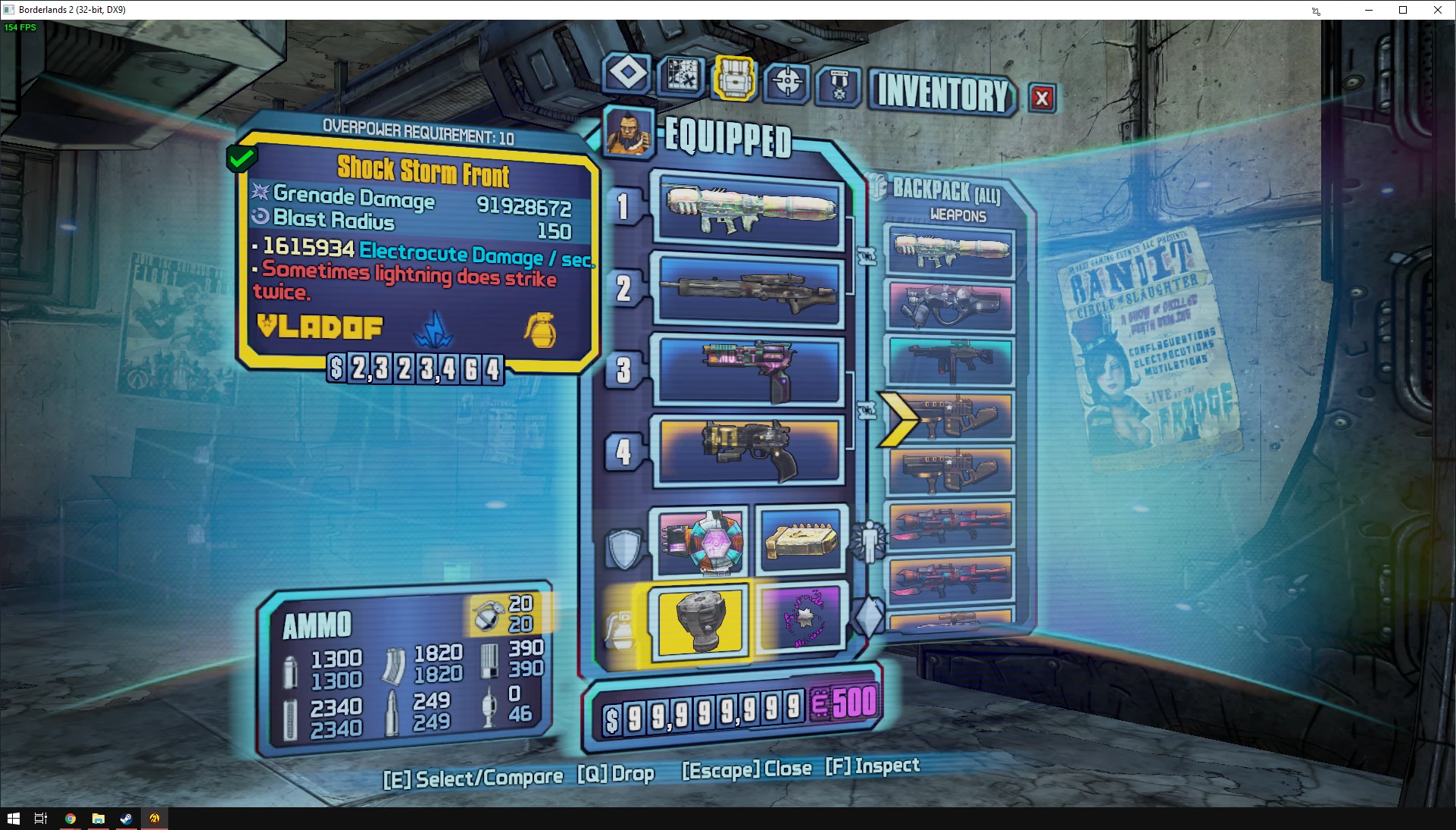Maximize the Borderlands 2 window
This screenshot has width=1456, height=830.
tap(1403, 10)
